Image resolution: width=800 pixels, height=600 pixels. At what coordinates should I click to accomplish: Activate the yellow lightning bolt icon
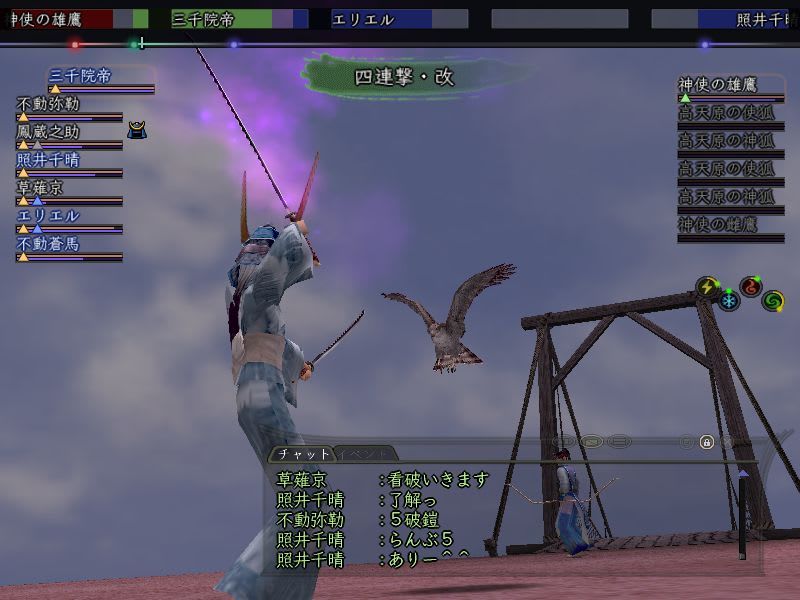708,287
